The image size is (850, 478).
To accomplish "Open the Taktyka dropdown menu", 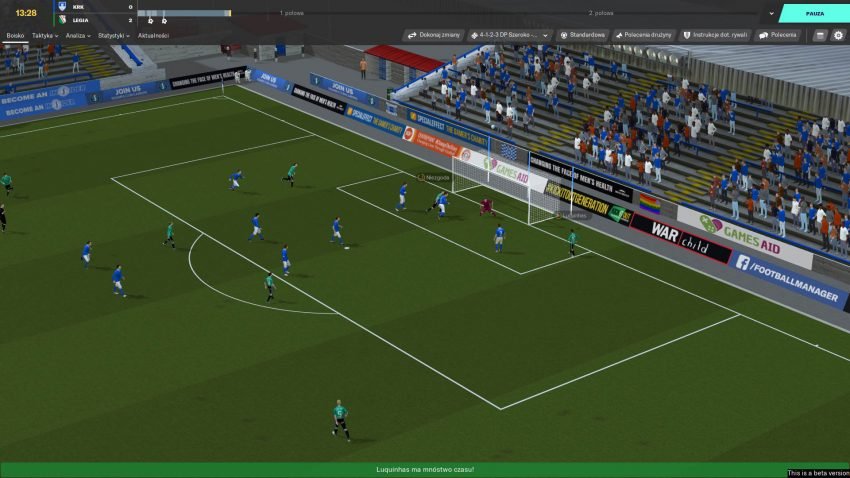I will [45, 35].
